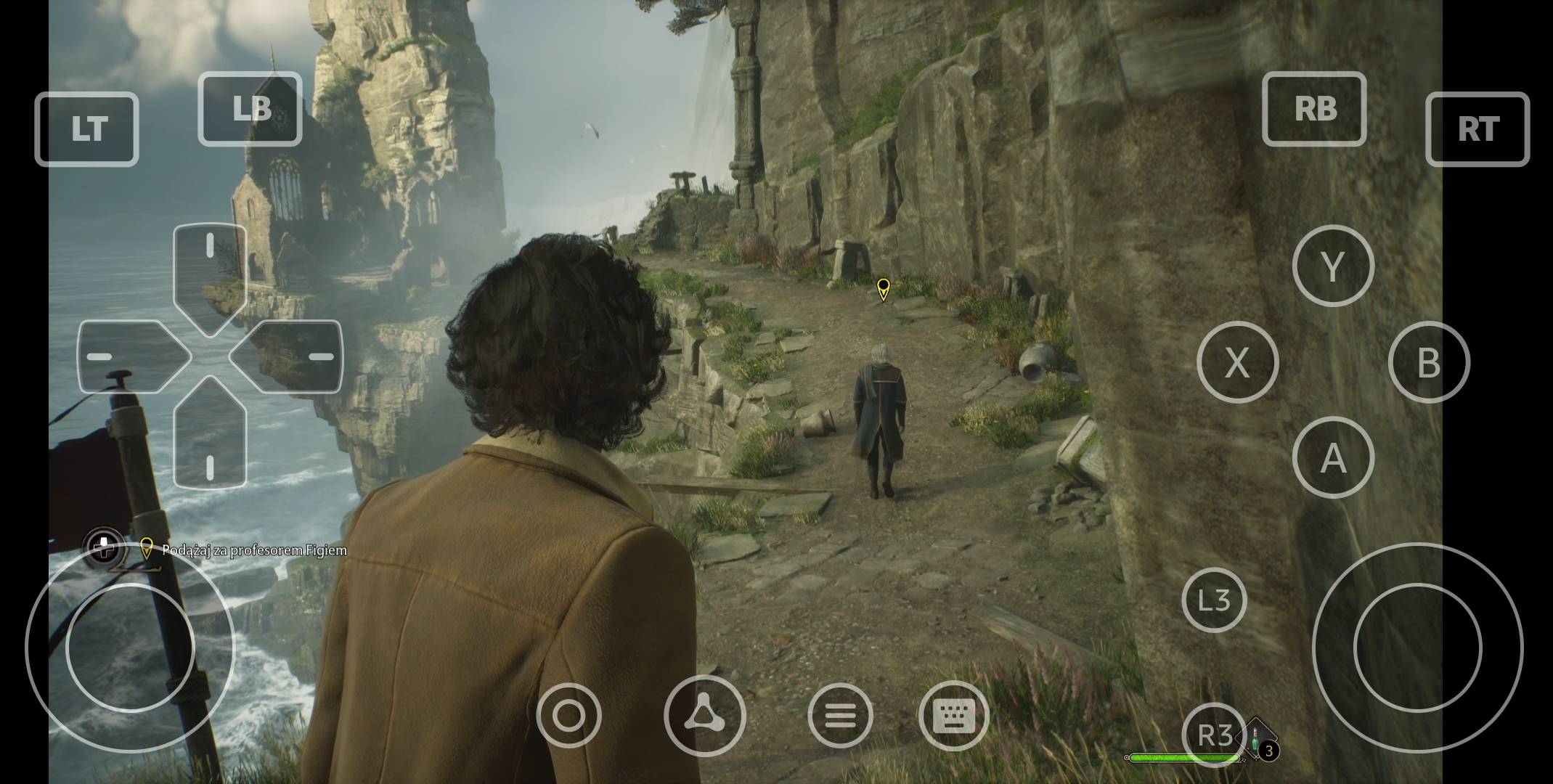Tap the on-screen B button
Image resolution: width=1553 pixels, height=784 pixels.
coord(1429,362)
